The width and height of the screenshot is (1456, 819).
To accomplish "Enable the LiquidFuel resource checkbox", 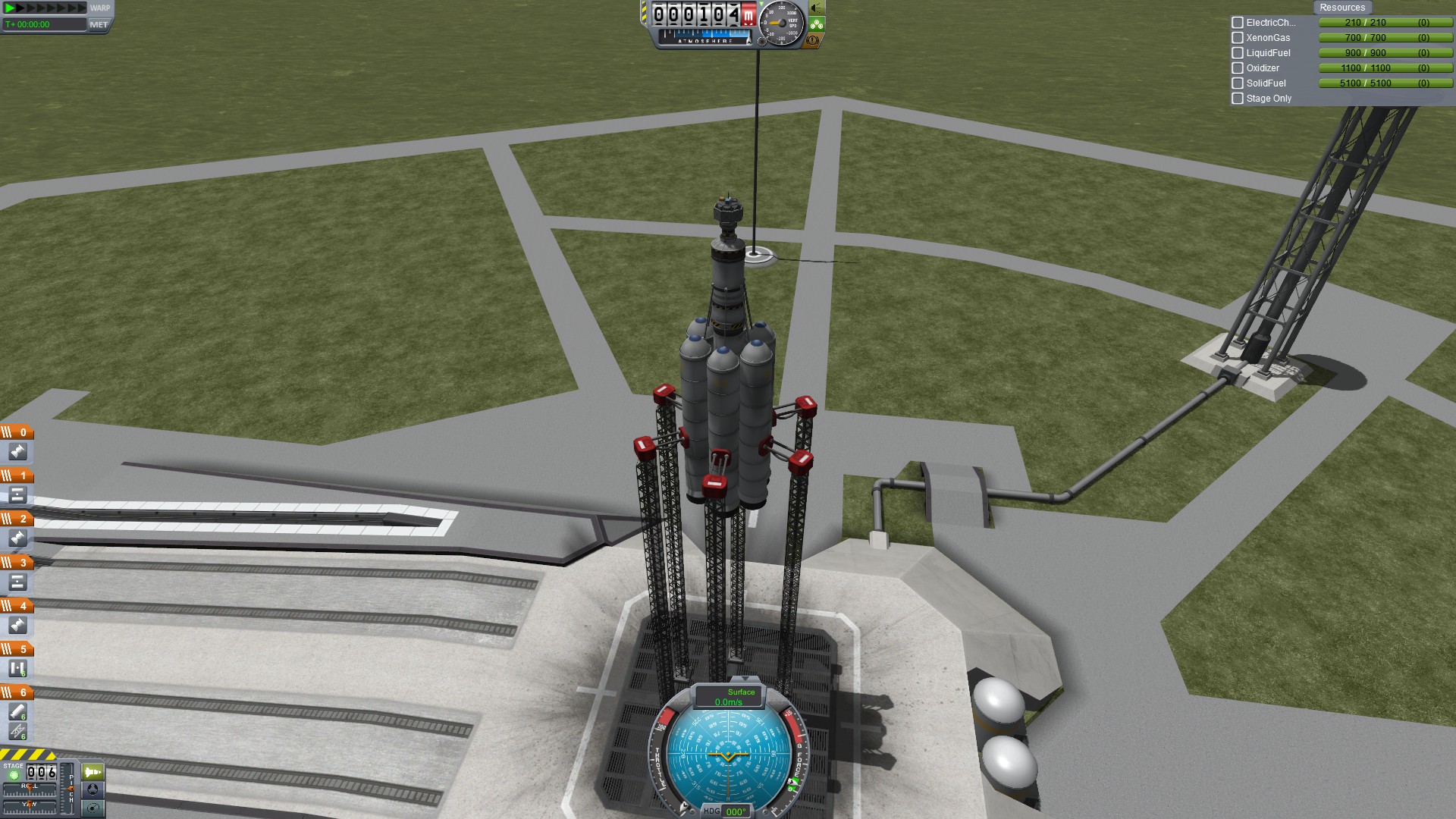I will tap(1238, 53).
